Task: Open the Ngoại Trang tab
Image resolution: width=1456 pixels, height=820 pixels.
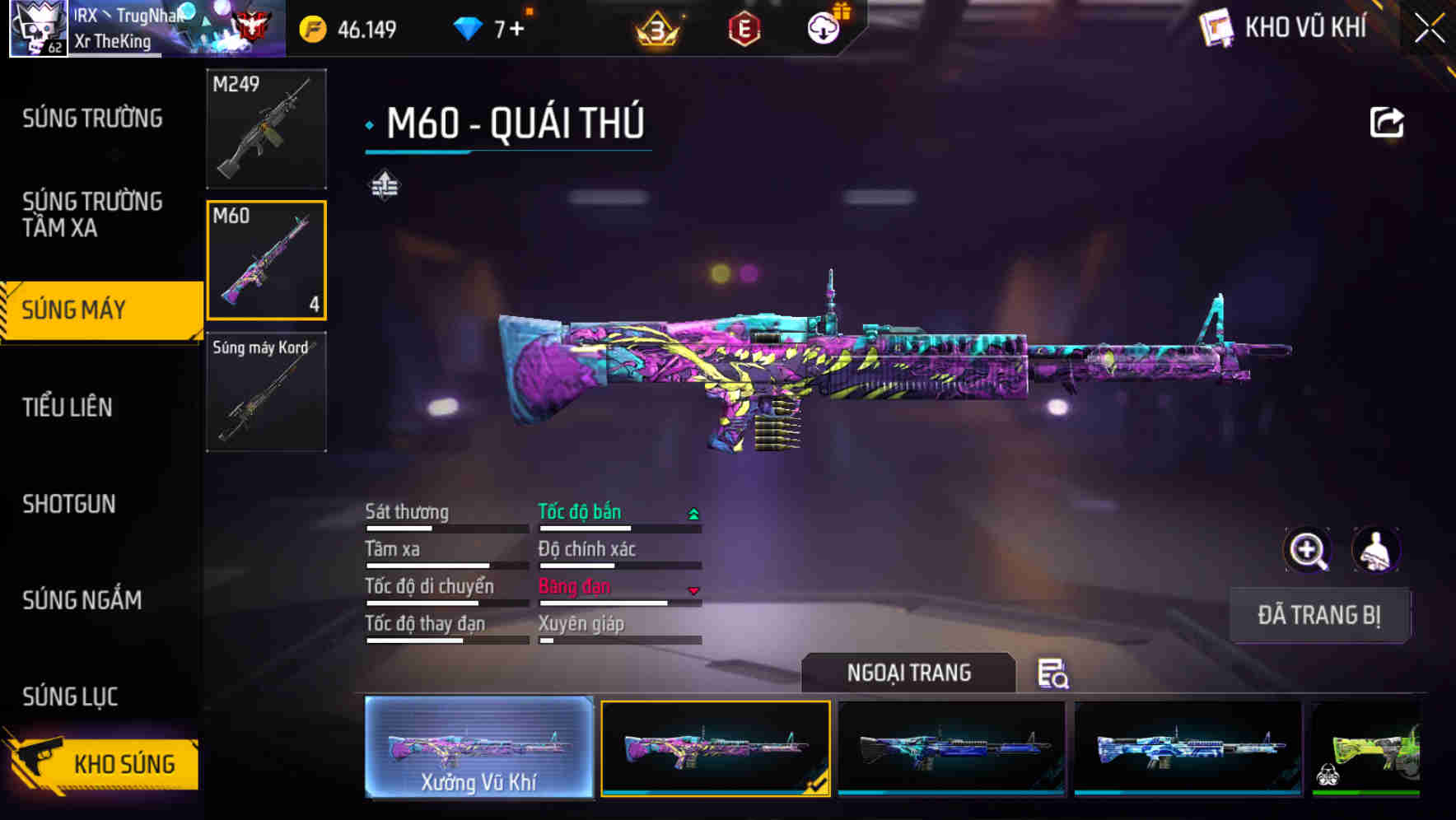Action: (908, 673)
